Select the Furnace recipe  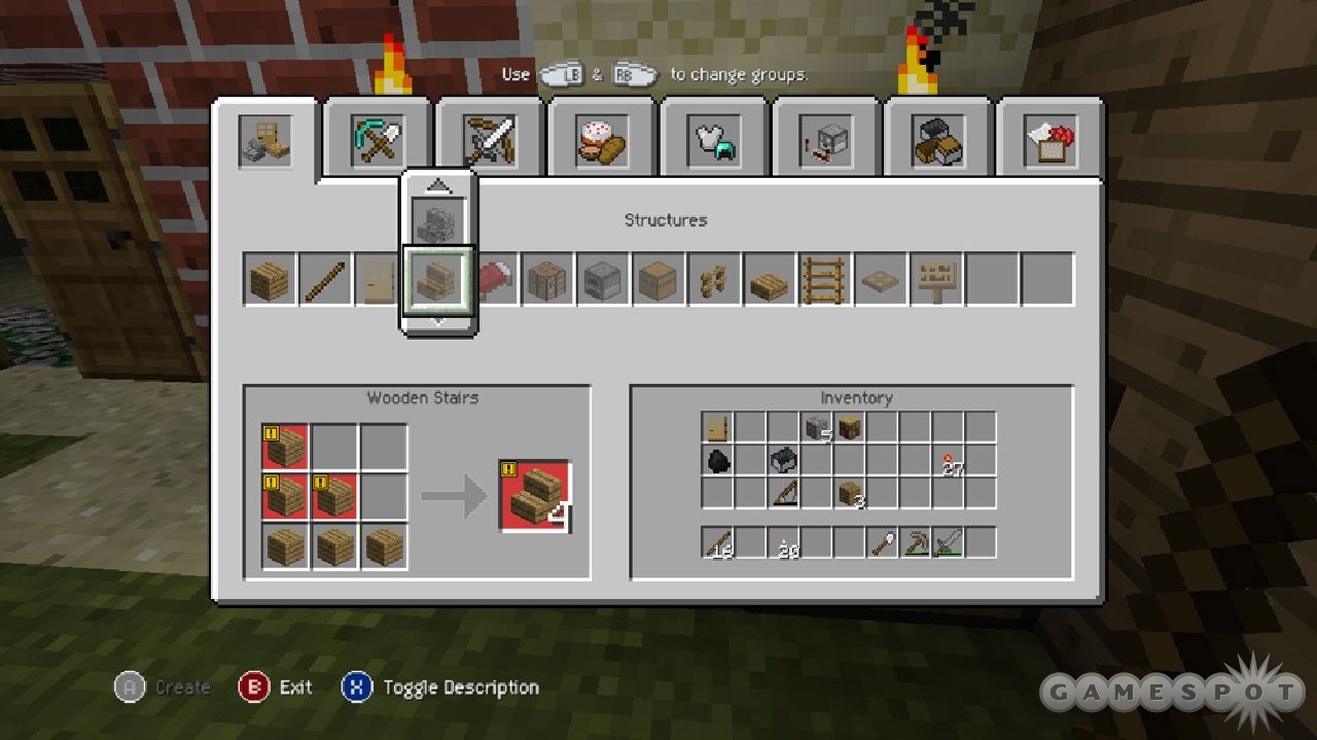pyautogui.click(x=603, y=279)
